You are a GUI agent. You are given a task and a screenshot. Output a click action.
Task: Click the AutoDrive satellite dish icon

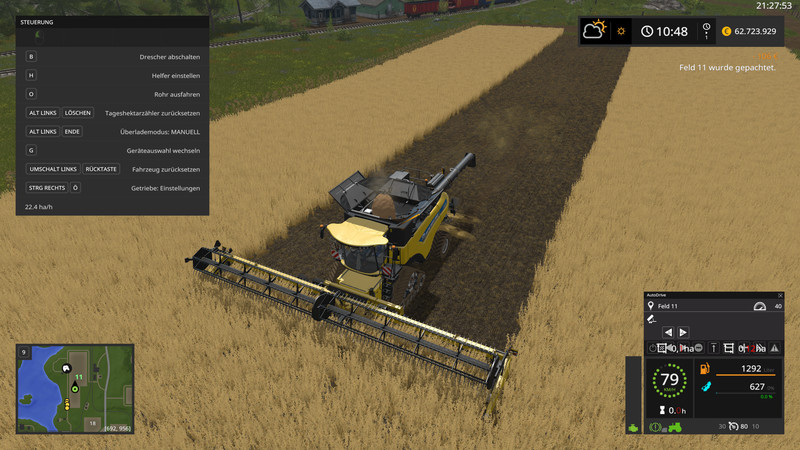click(652, 319)
